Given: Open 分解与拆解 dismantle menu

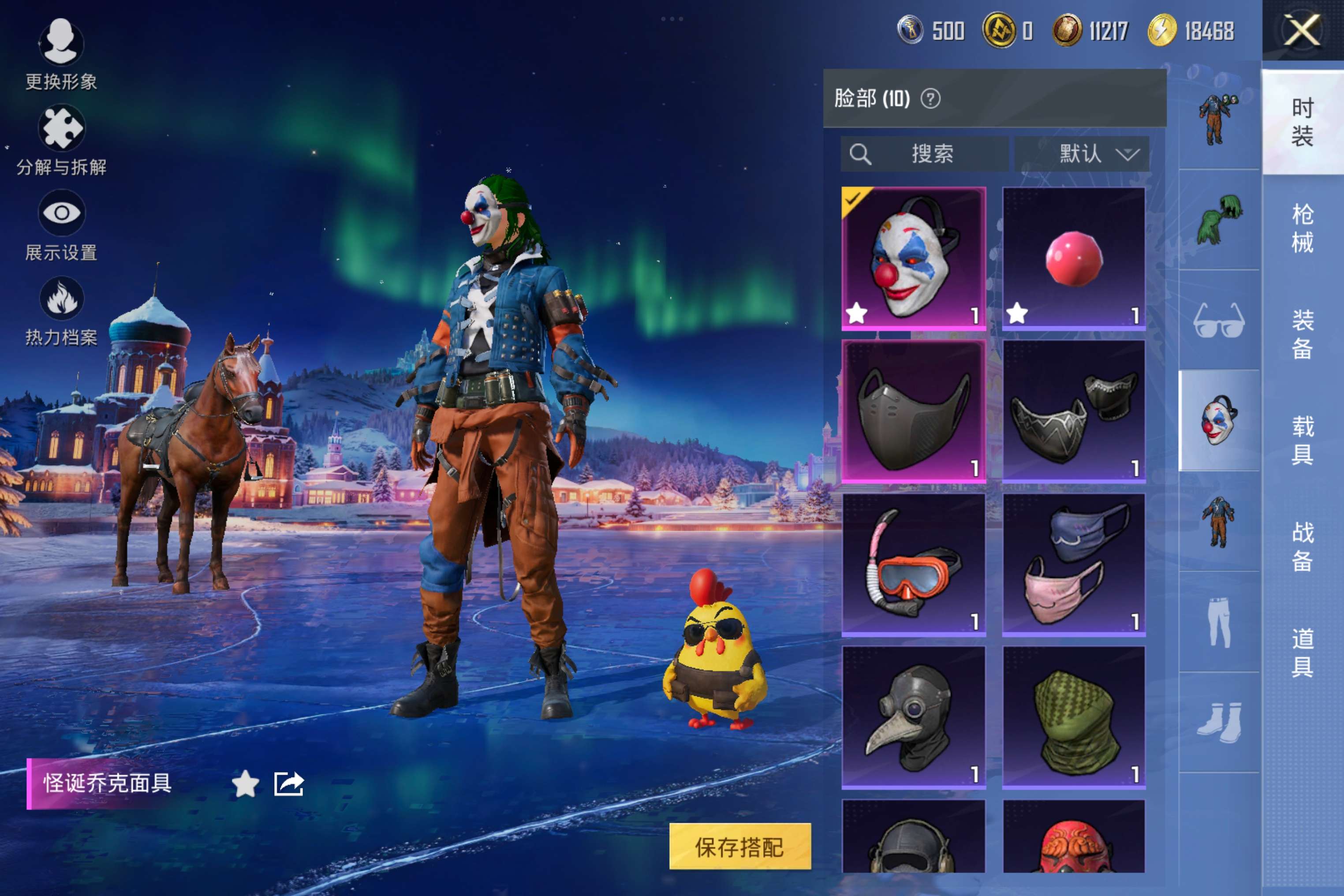Looking at the screenshot, I should (x=61, y=139).
